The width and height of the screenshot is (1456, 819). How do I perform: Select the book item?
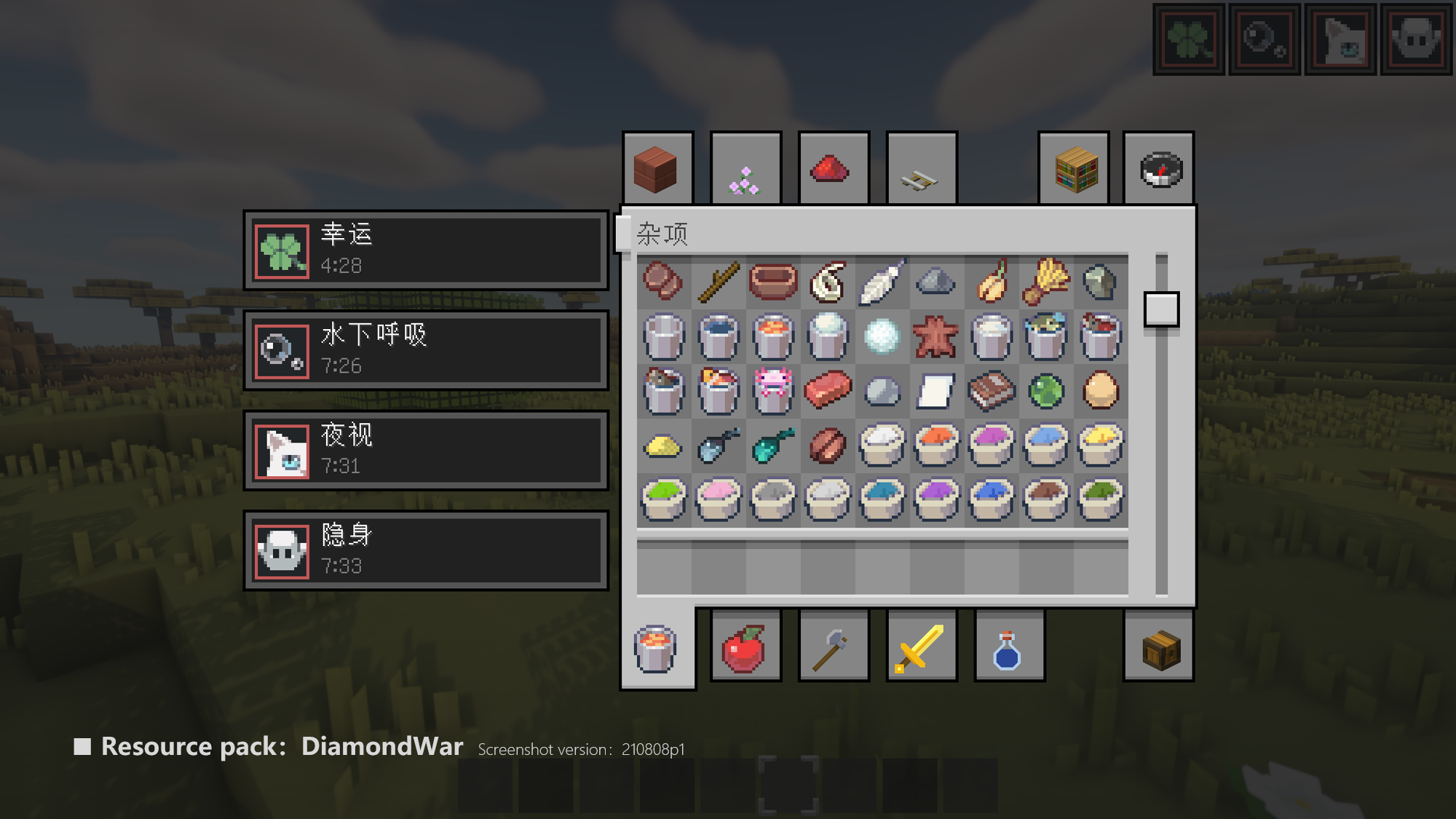(991, 390)
